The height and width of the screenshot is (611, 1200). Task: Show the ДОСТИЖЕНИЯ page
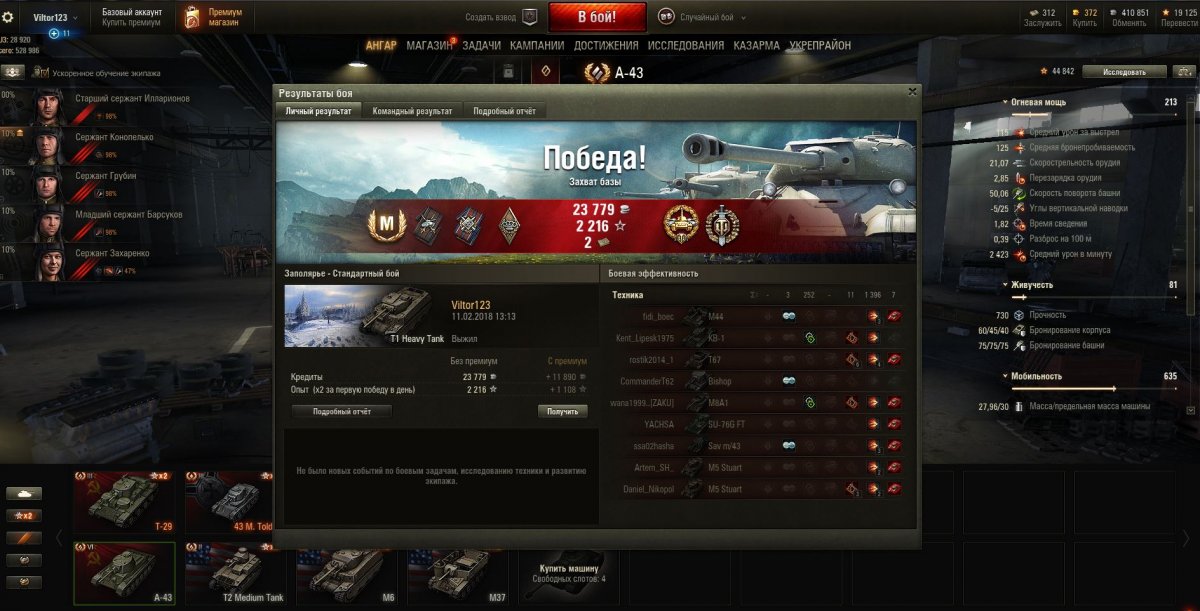[606, 45]
